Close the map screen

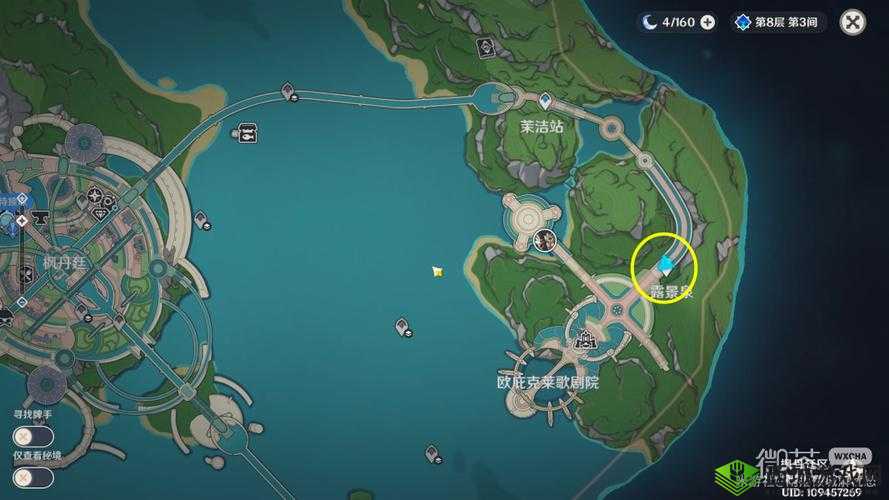click(x=852, y=22)
